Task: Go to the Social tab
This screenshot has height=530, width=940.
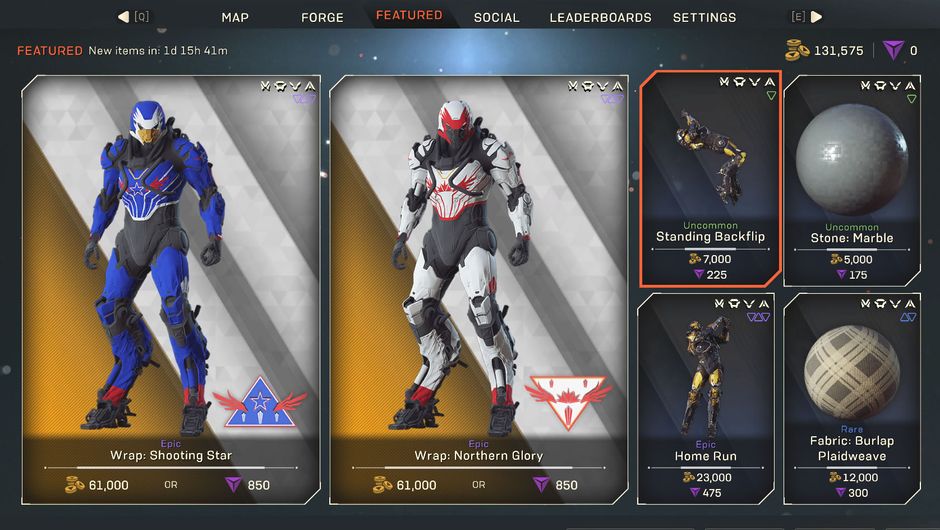Action: [497, 17]
